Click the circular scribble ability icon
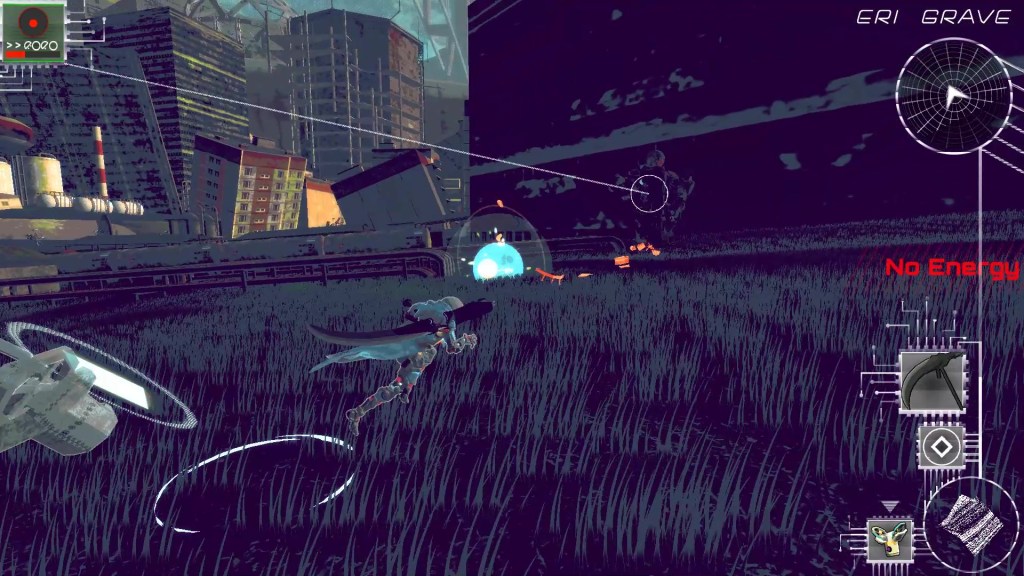Viewport: 1024px width, 576px height. tap(971, 523)
